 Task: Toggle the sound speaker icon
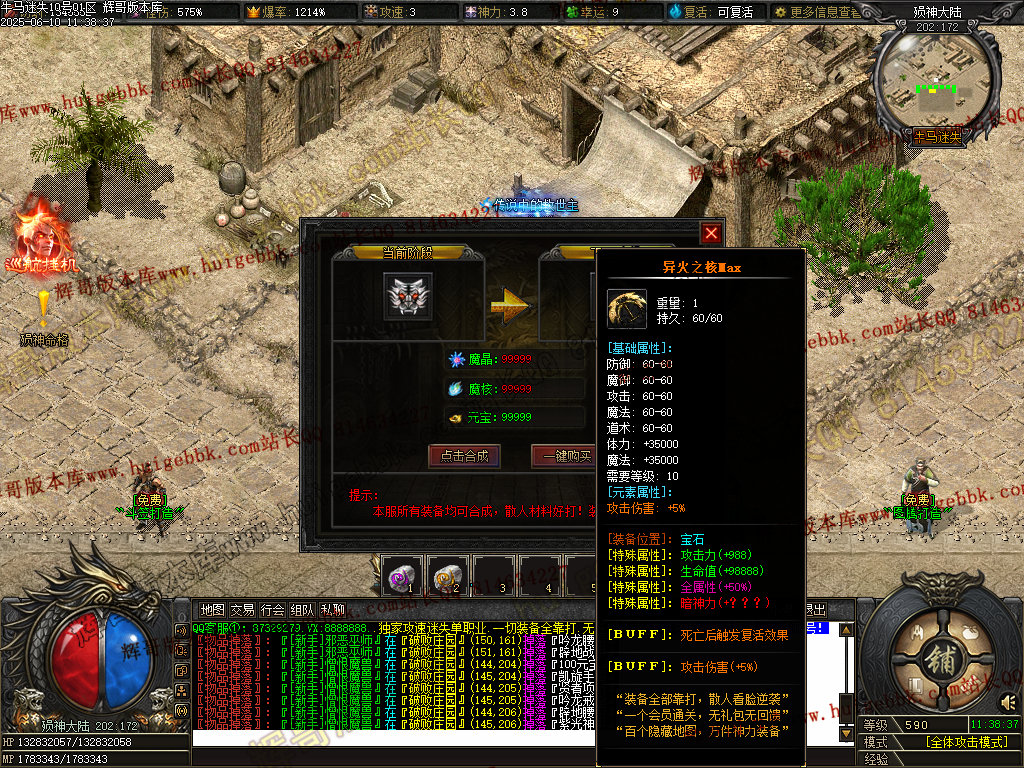(1008, 700)
